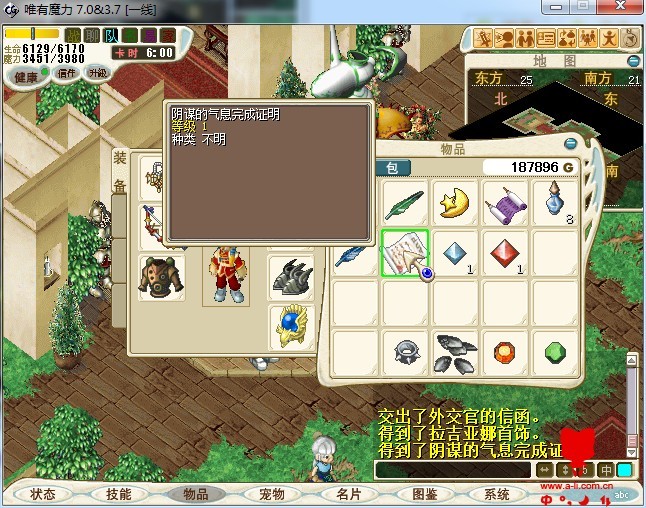Select the green emerald gem
The height and width of the screenshot is (508, 646).
tap(555, 352)
